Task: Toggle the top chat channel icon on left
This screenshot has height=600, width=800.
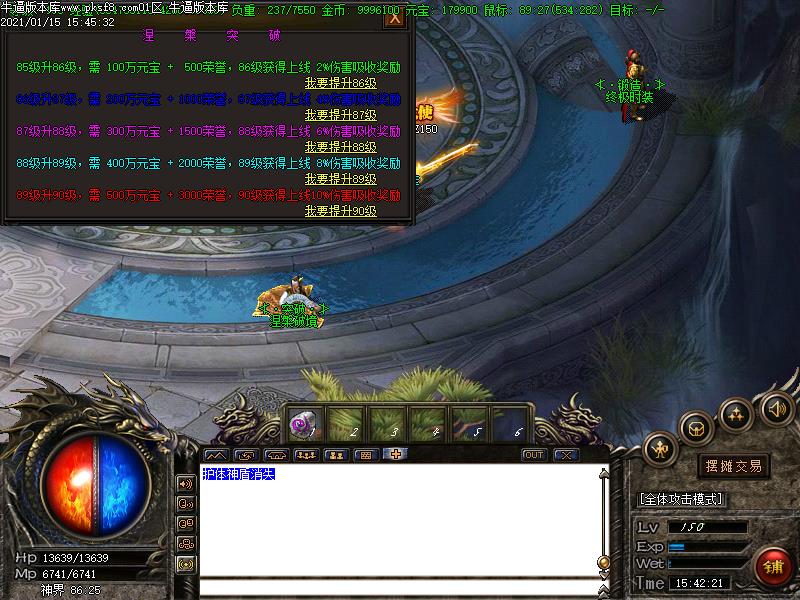Action: point(186,484)
